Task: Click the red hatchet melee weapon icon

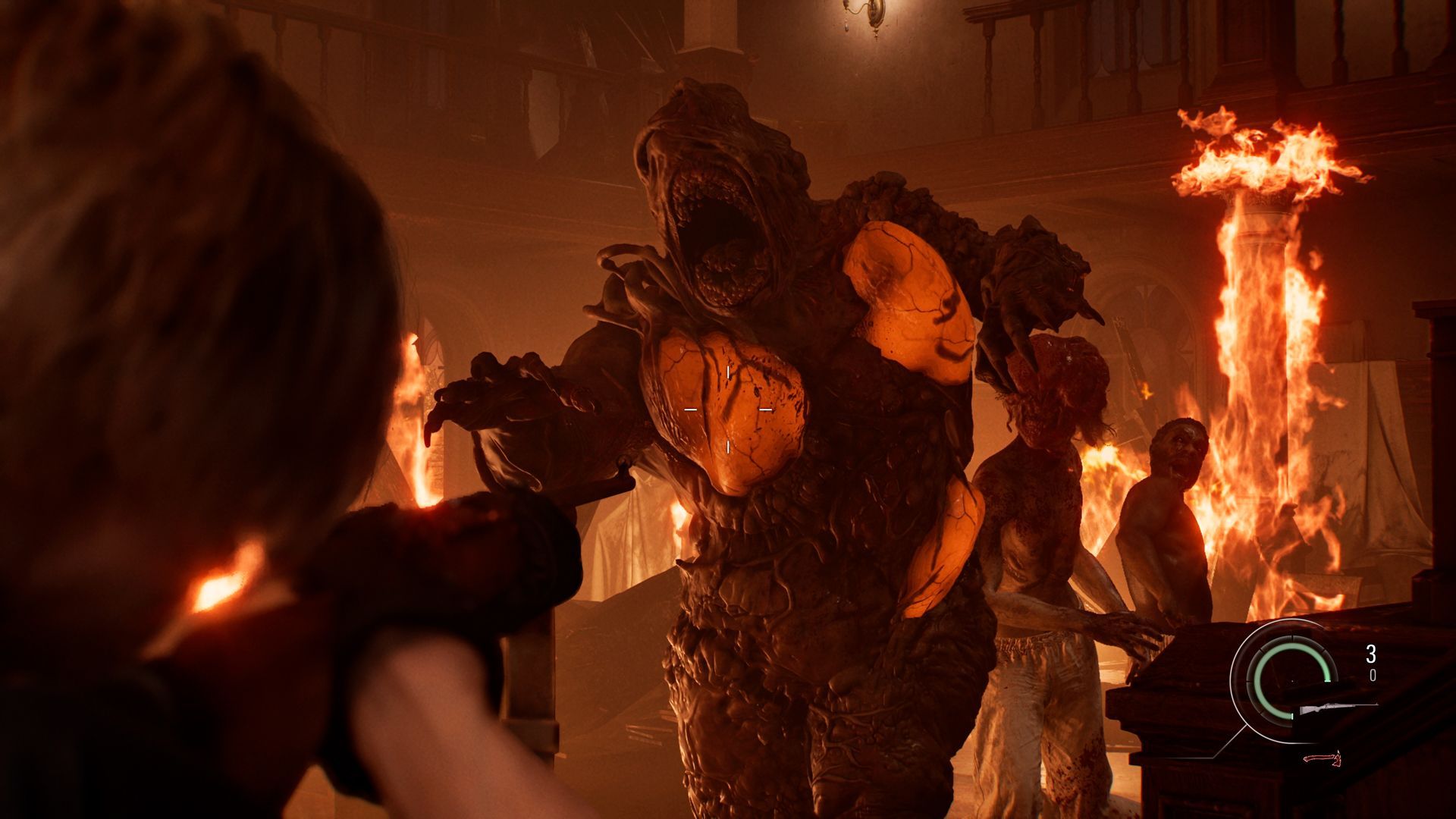Action: pos(1323,759)
